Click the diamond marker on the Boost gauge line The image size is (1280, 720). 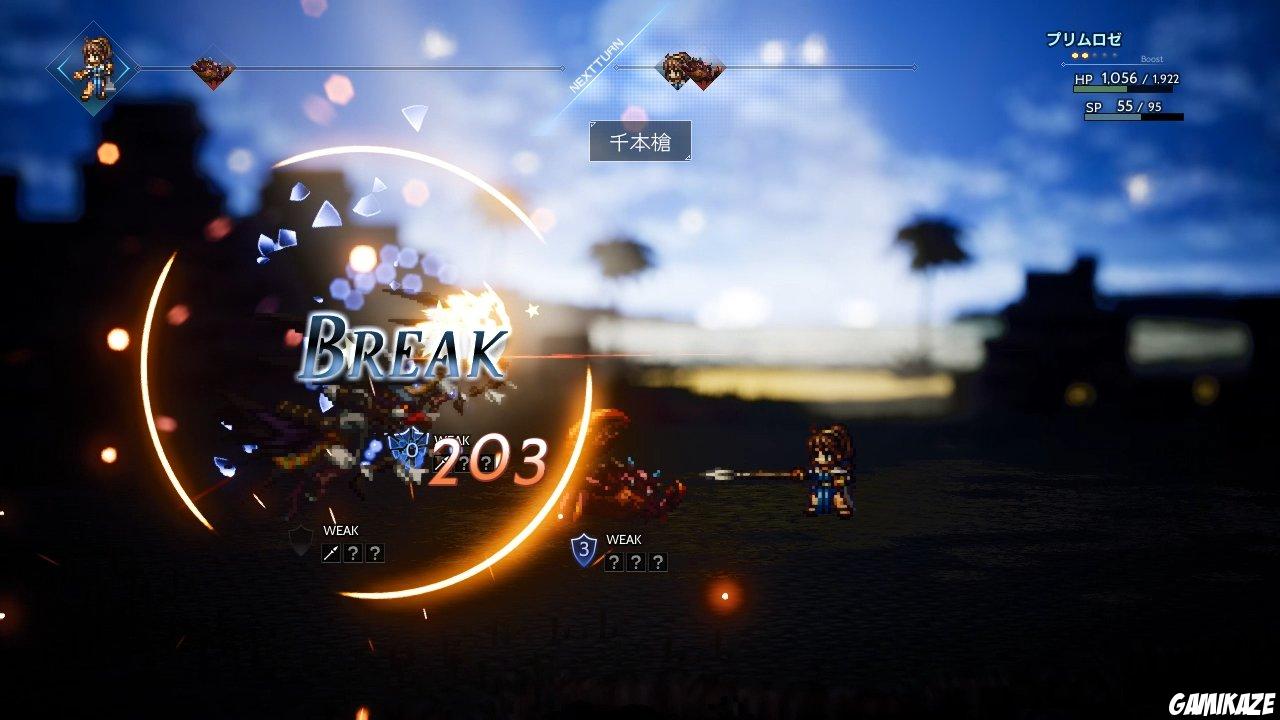point(1063,64)
